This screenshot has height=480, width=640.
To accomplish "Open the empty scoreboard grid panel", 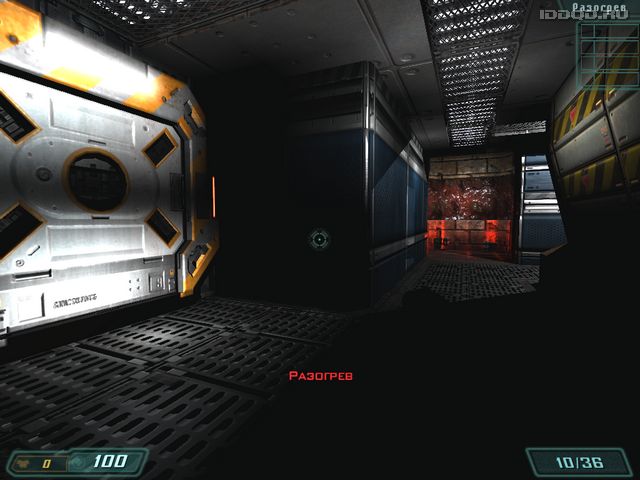I will [x=607, y=55].
